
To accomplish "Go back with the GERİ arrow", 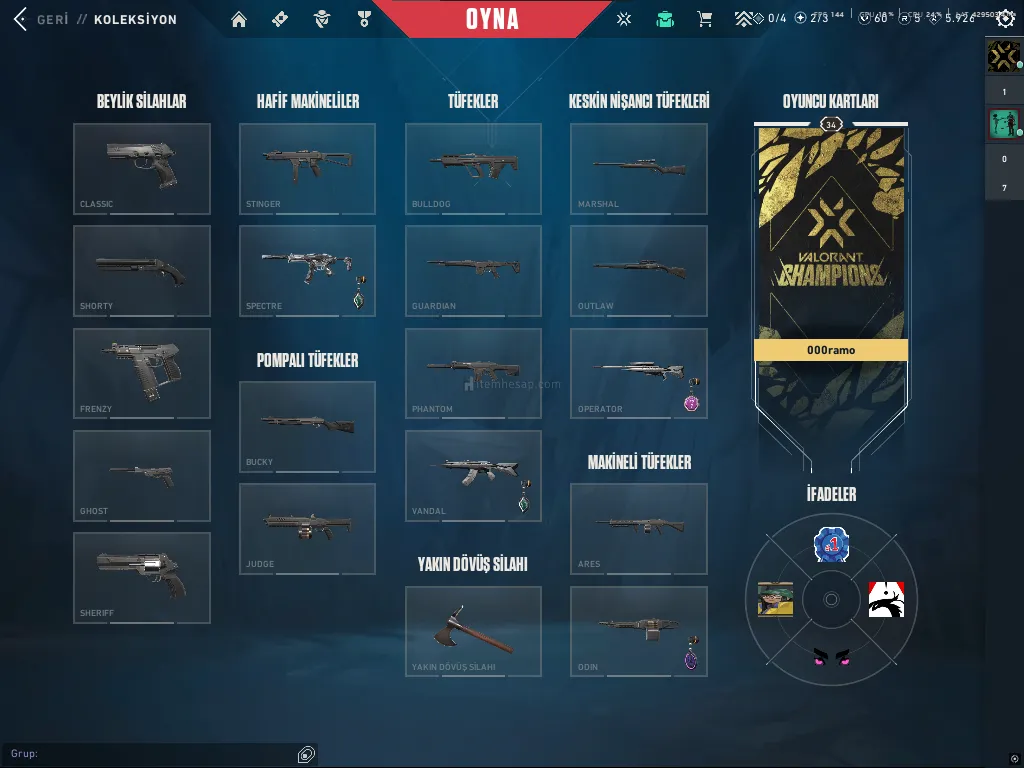I will tap(20, 19).
